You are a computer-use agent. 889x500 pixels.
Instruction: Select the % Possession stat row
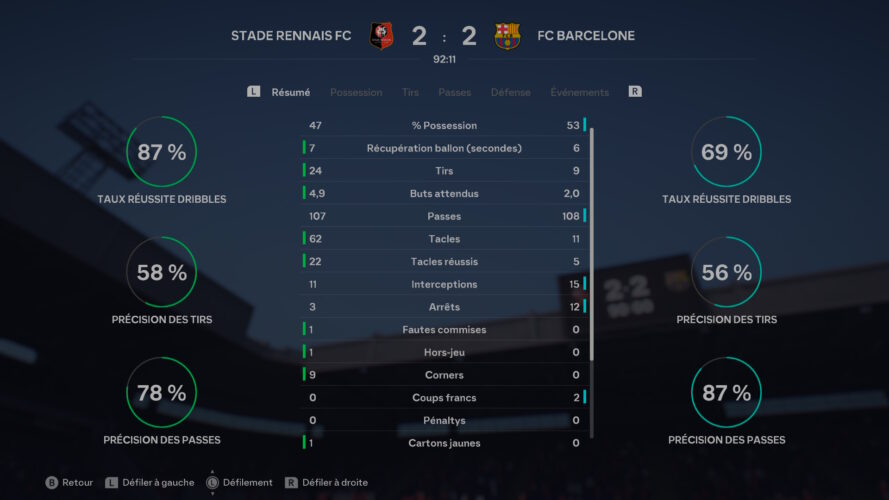tap(444, 126)
